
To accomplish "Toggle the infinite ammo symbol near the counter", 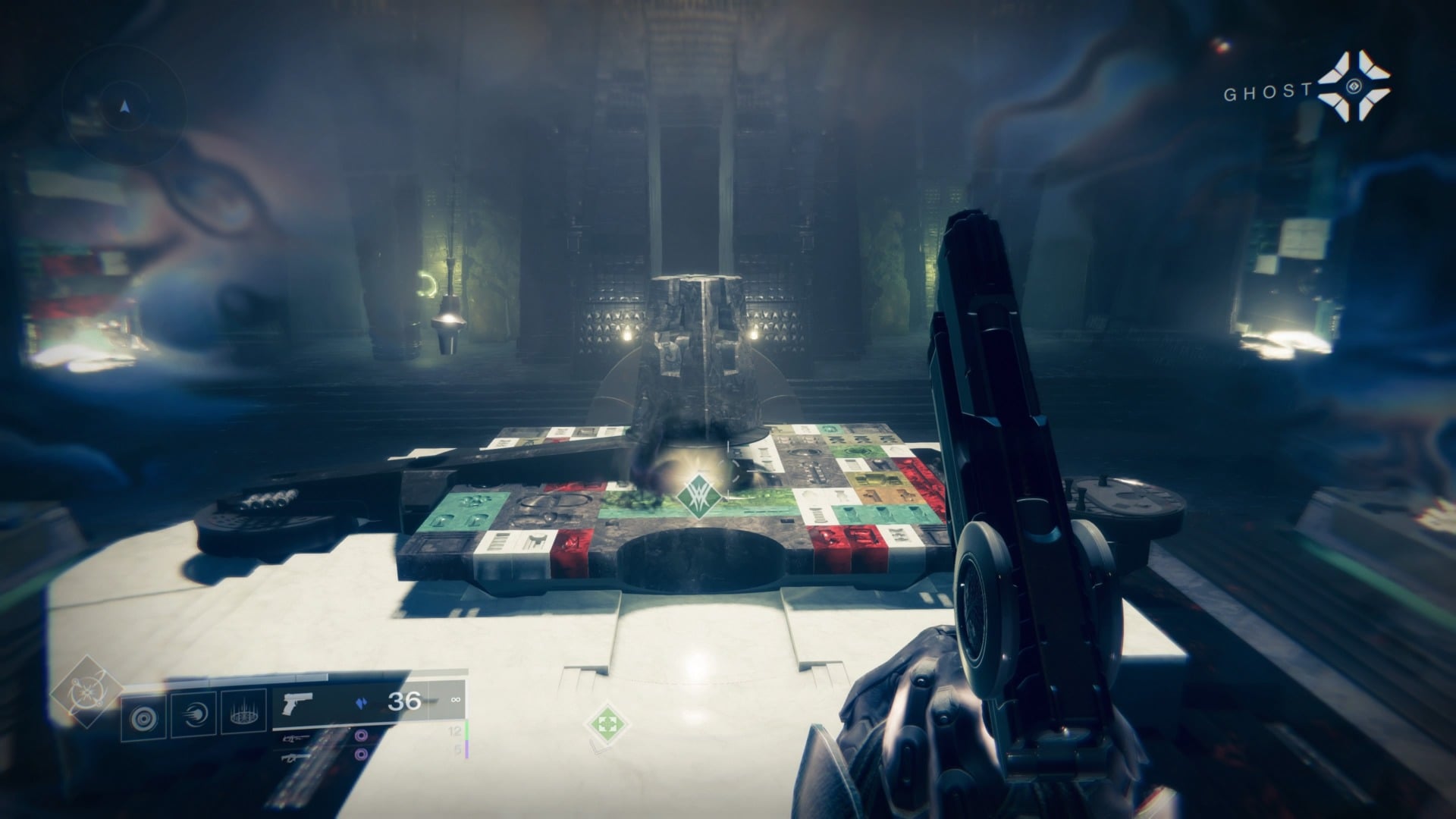I will [457, 699].
